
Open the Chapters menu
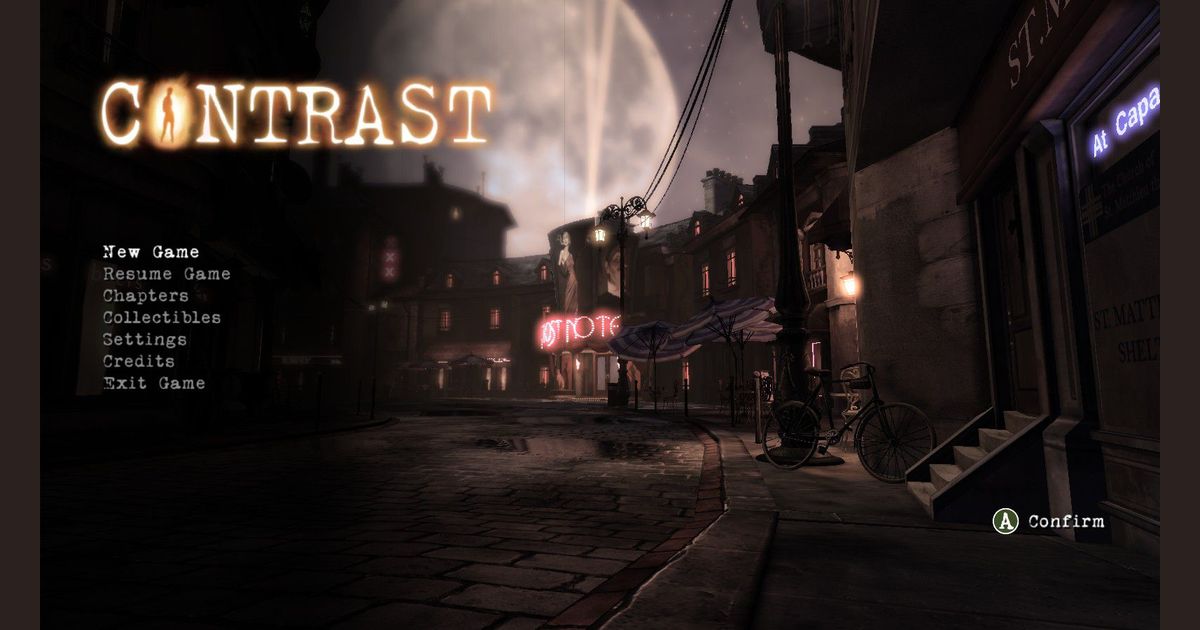145,296
